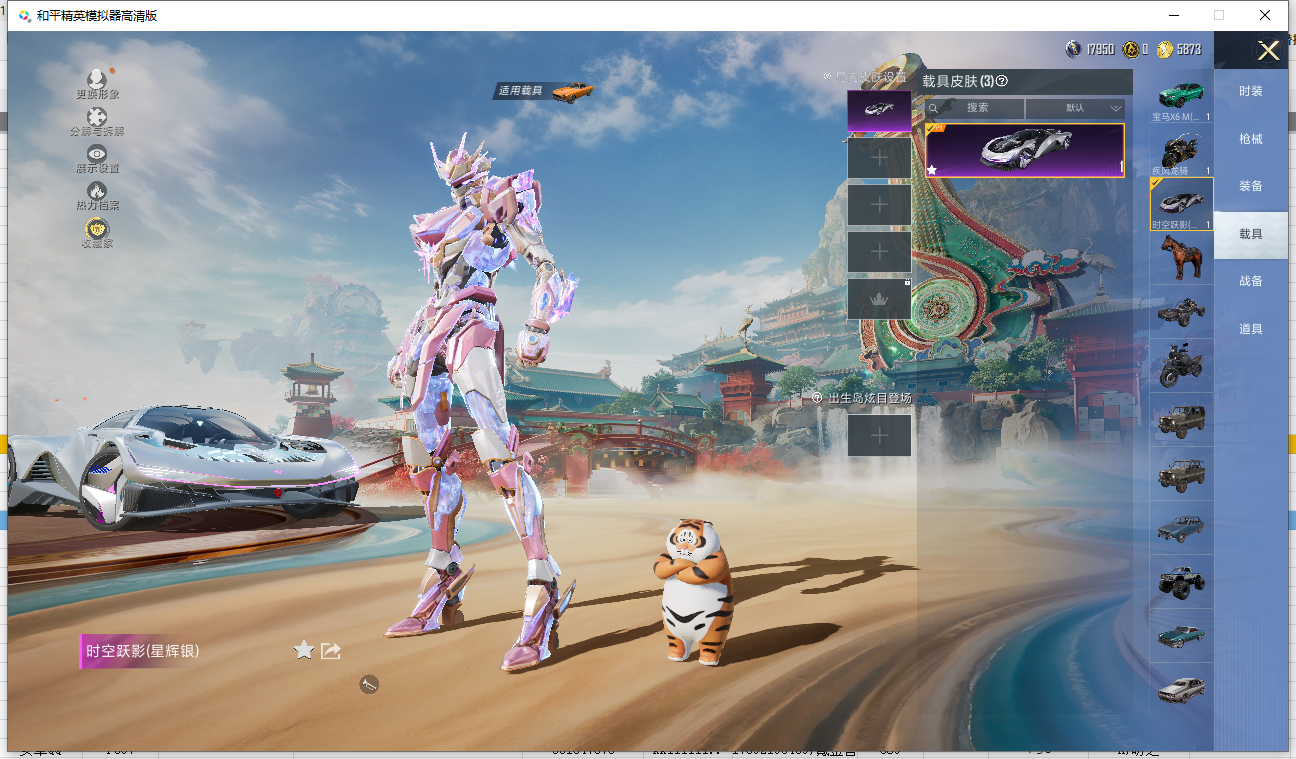
Task: Select the 疾风龙骑 motorcycle
Action: [1181, 151]
